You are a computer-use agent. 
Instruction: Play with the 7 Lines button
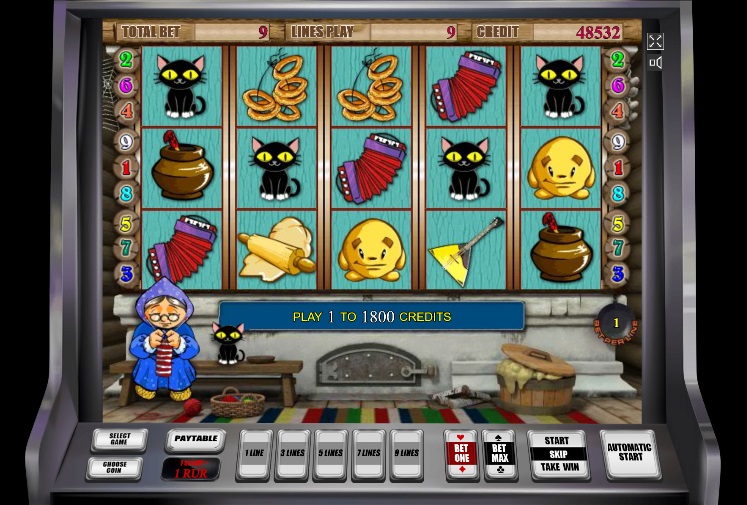click(369, 455)
